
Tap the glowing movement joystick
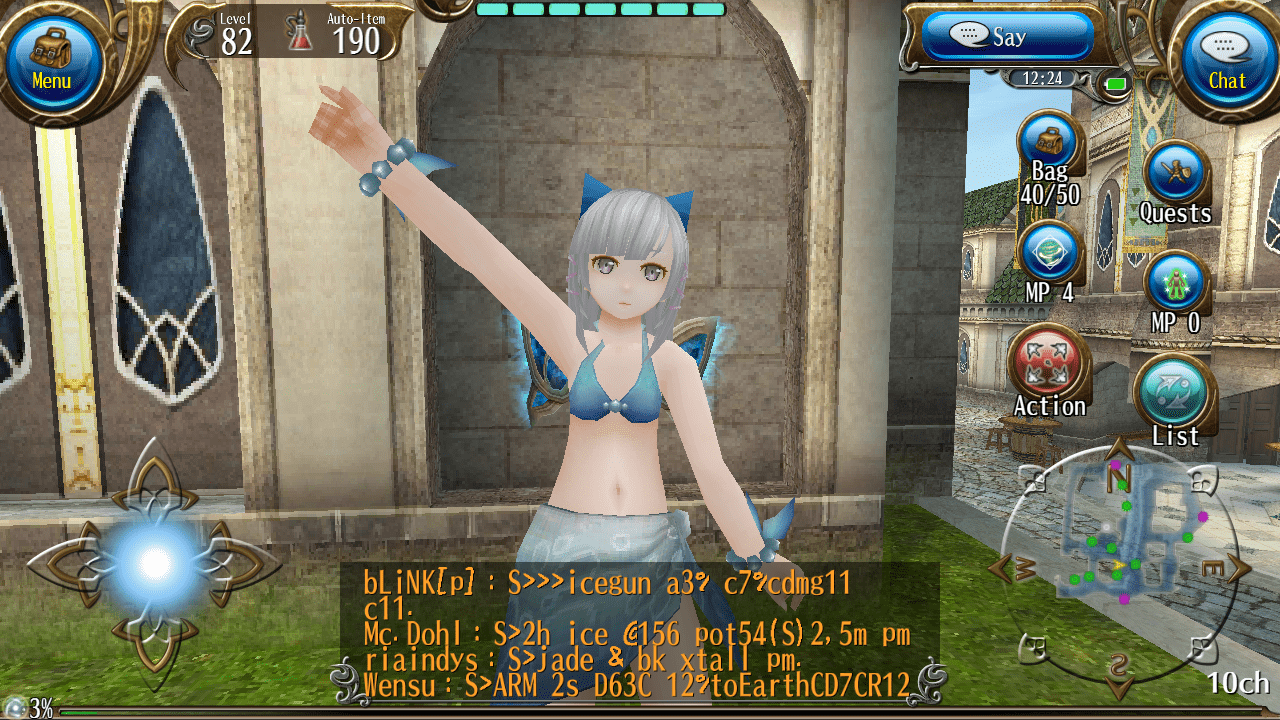[x=154, y=563]
